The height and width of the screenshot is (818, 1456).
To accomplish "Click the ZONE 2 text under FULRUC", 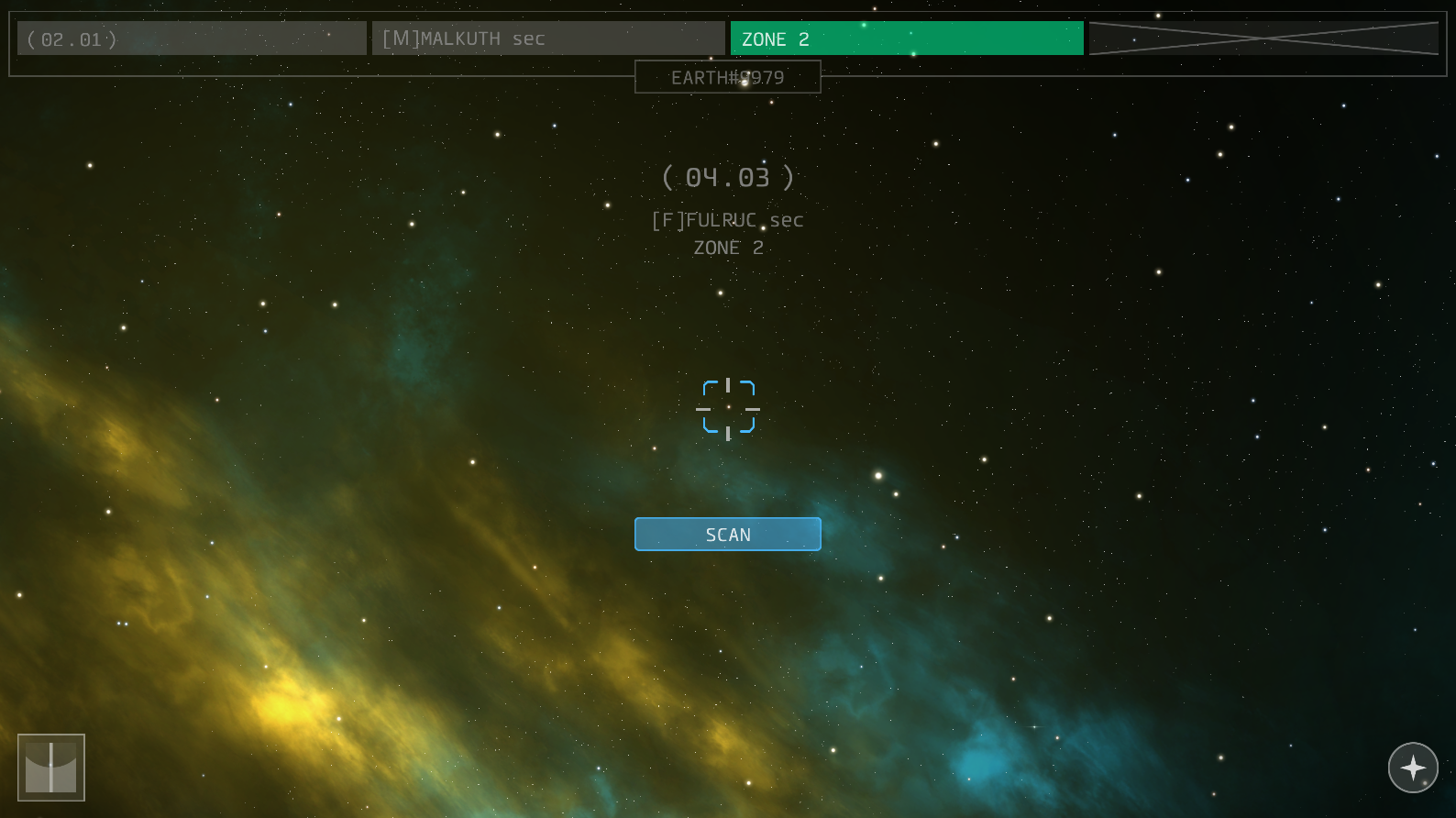I will tap(727, 247).
